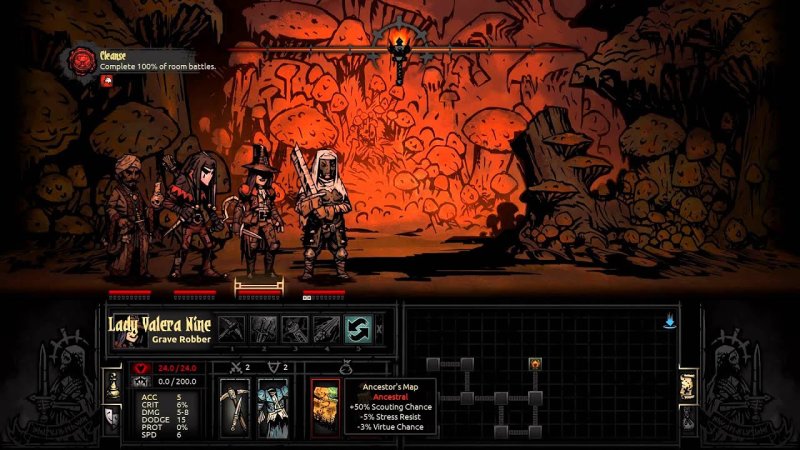Click the small X pass-turn button
Screen dimensions: 800x450
tap(379, 328)
